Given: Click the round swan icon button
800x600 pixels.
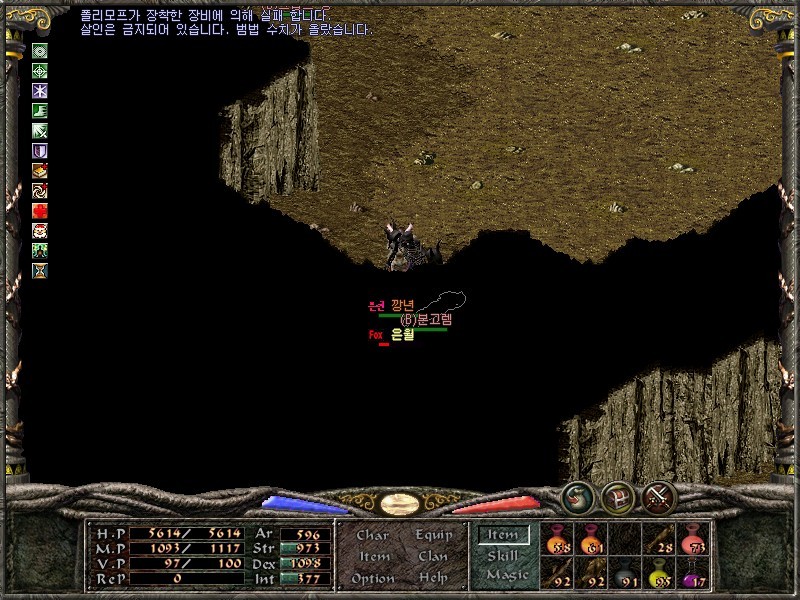Looking at the screenshot, I should [x=577, y=496].
